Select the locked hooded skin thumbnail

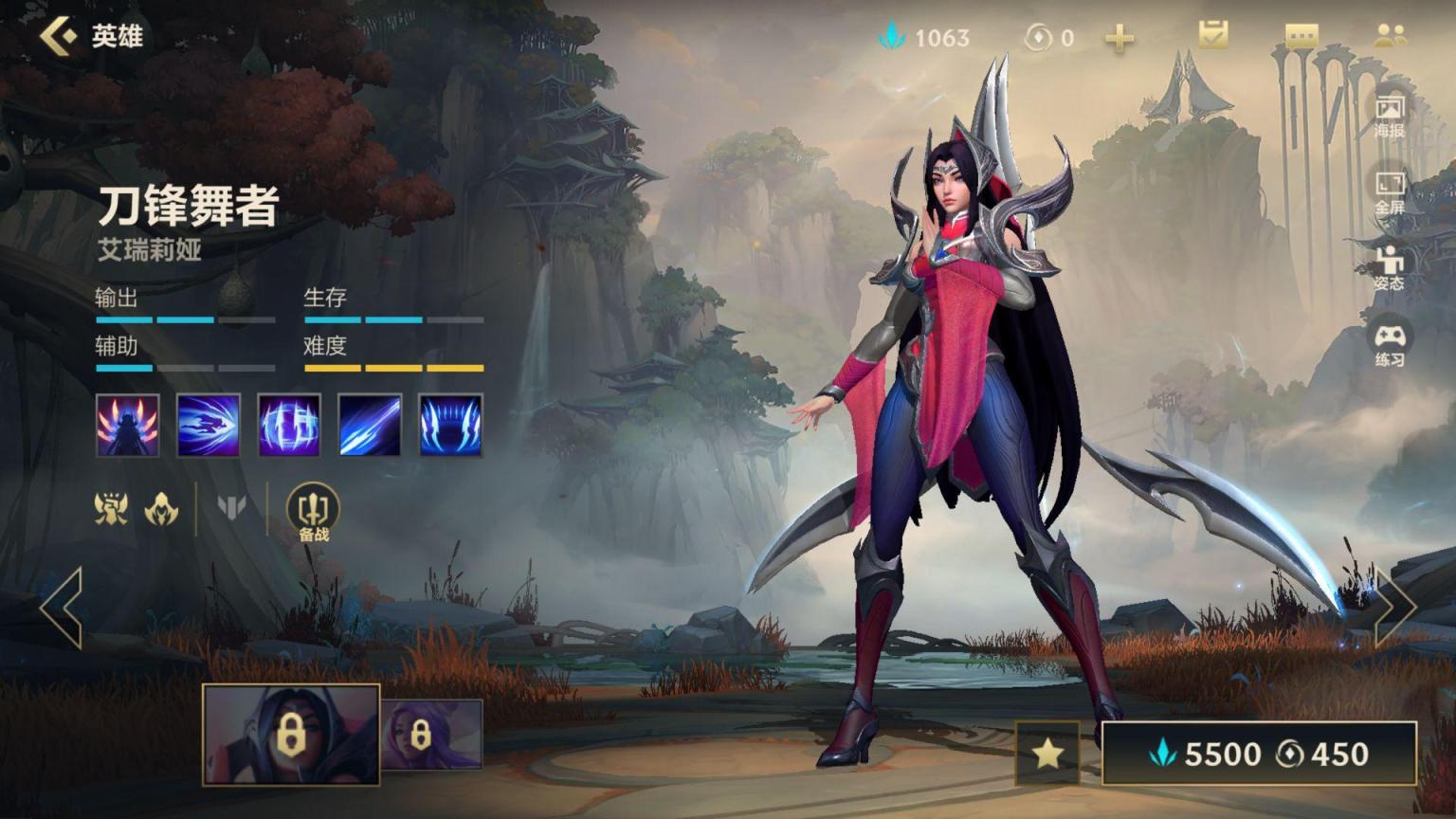point(291,735)
